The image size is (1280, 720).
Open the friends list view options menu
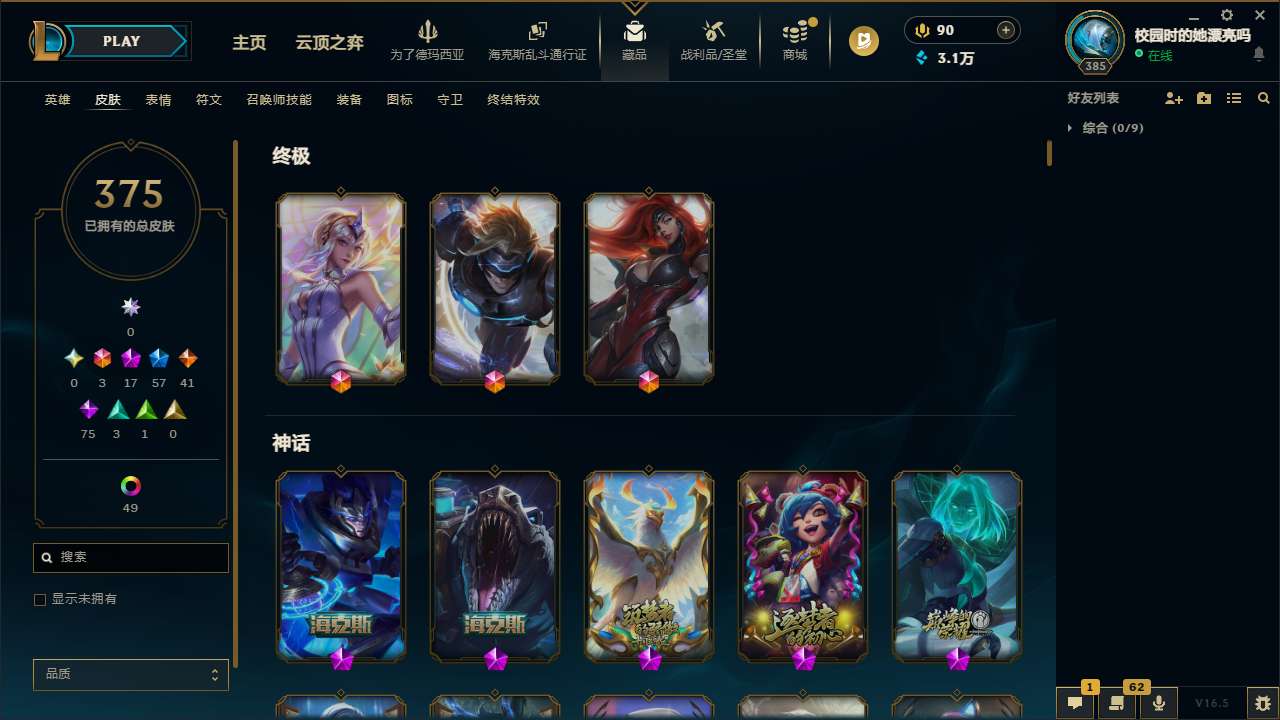pos(1234,98)
